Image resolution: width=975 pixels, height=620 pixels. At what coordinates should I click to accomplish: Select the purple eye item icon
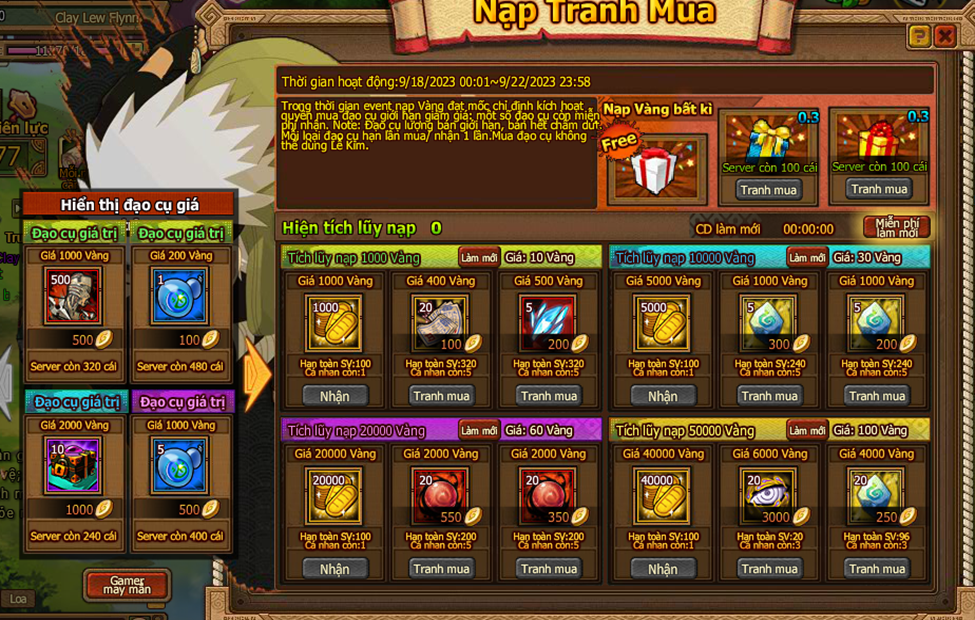click(x=768, y=494)
